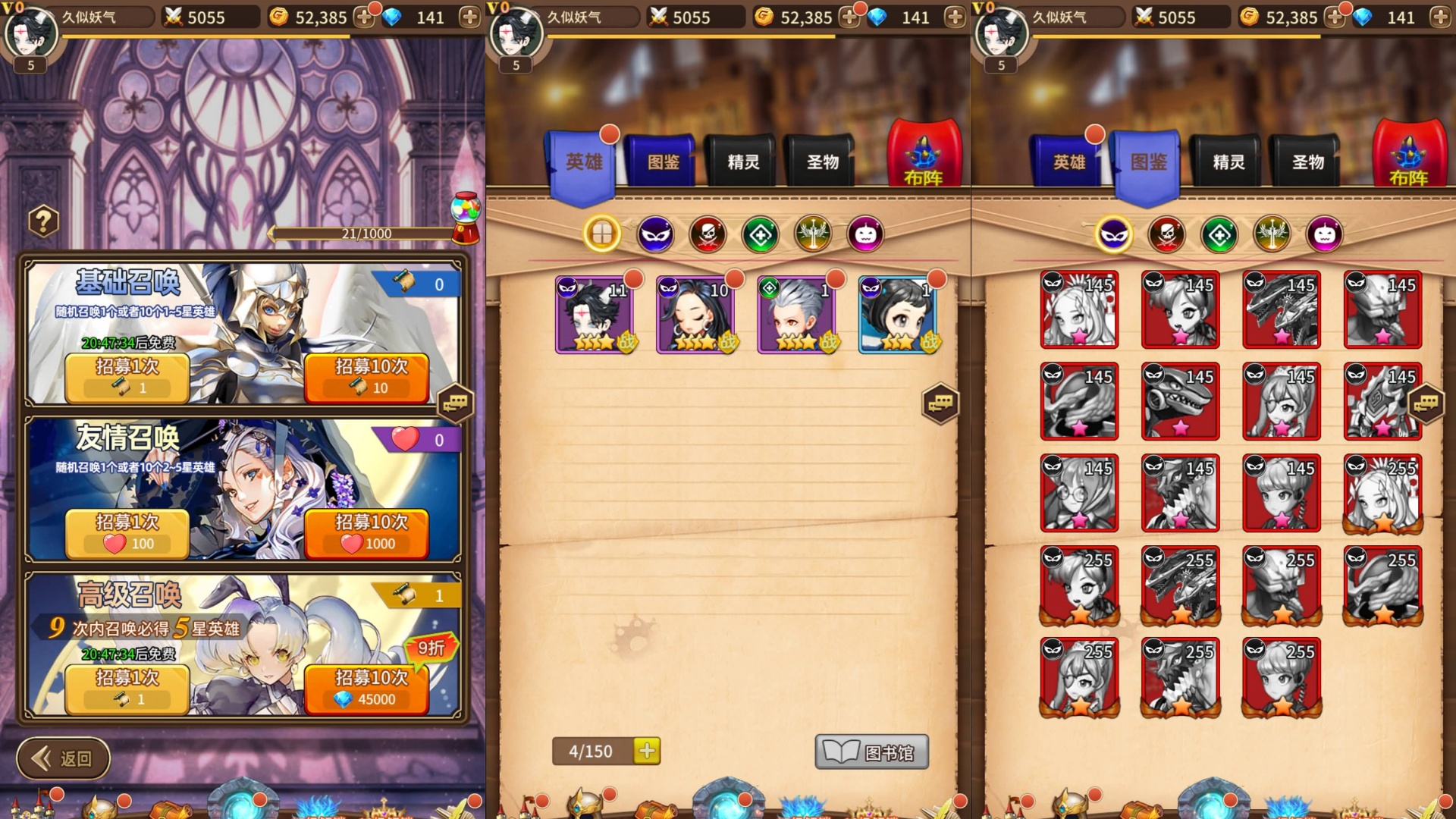1456x819 pixels.
Task: Open the 图书馆 library button
Action: point(871,752)
